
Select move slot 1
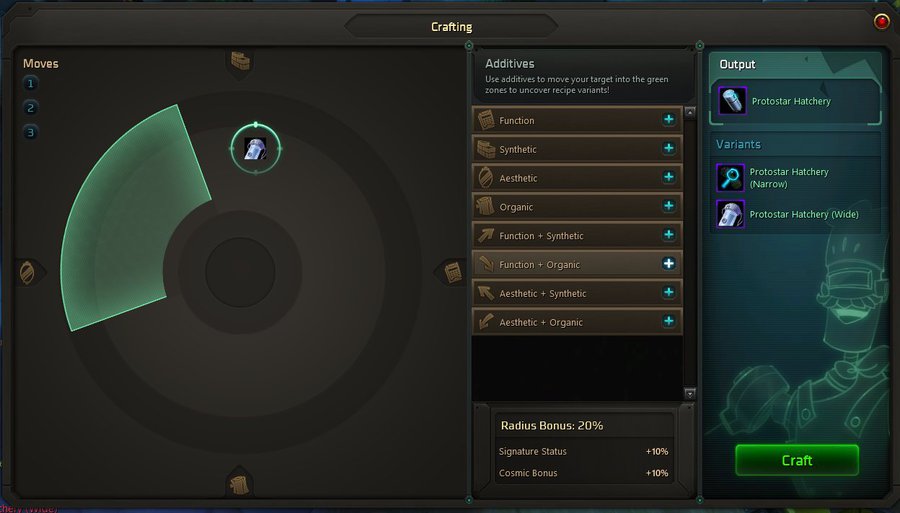coord(31,84)
